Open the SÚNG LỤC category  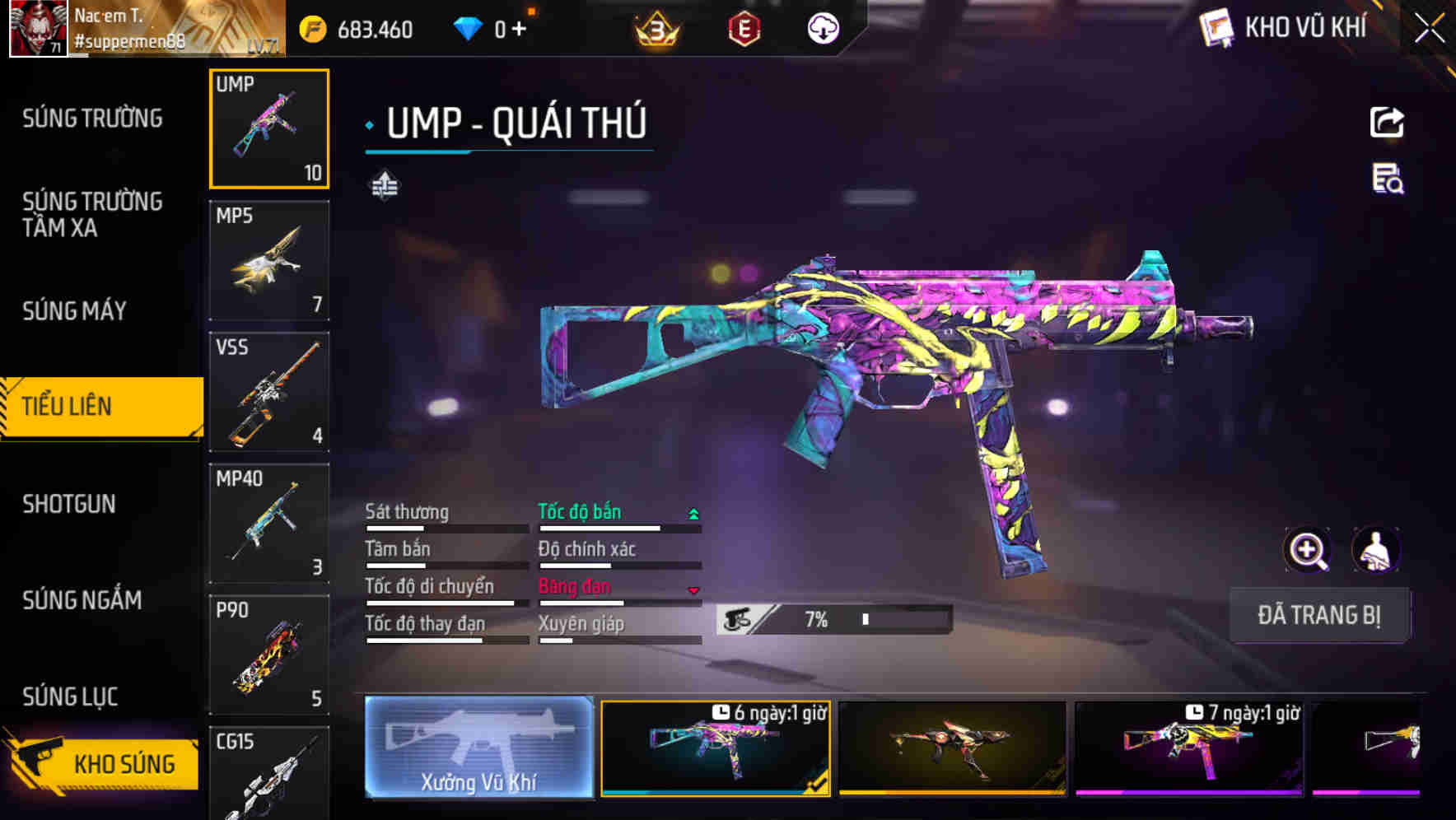click(x=70, y=697)
